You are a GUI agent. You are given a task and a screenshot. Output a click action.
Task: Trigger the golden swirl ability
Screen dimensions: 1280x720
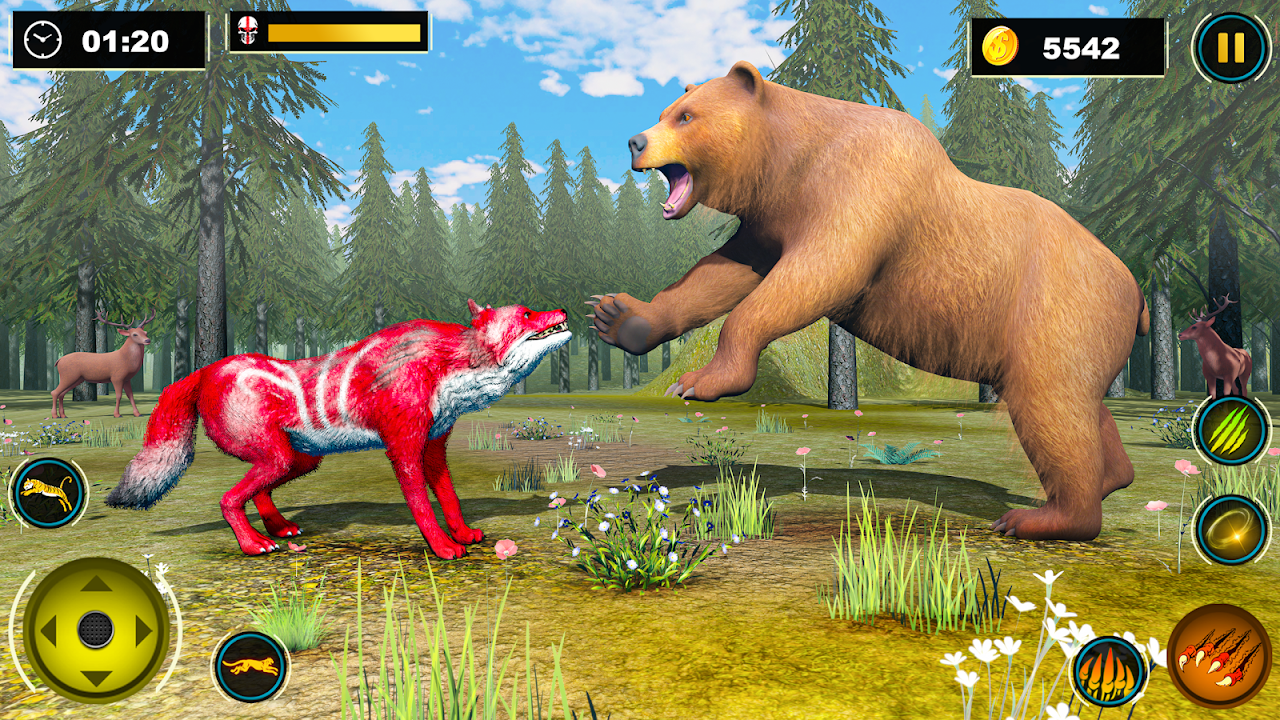pyautogui.click(x=1231, y=530)
